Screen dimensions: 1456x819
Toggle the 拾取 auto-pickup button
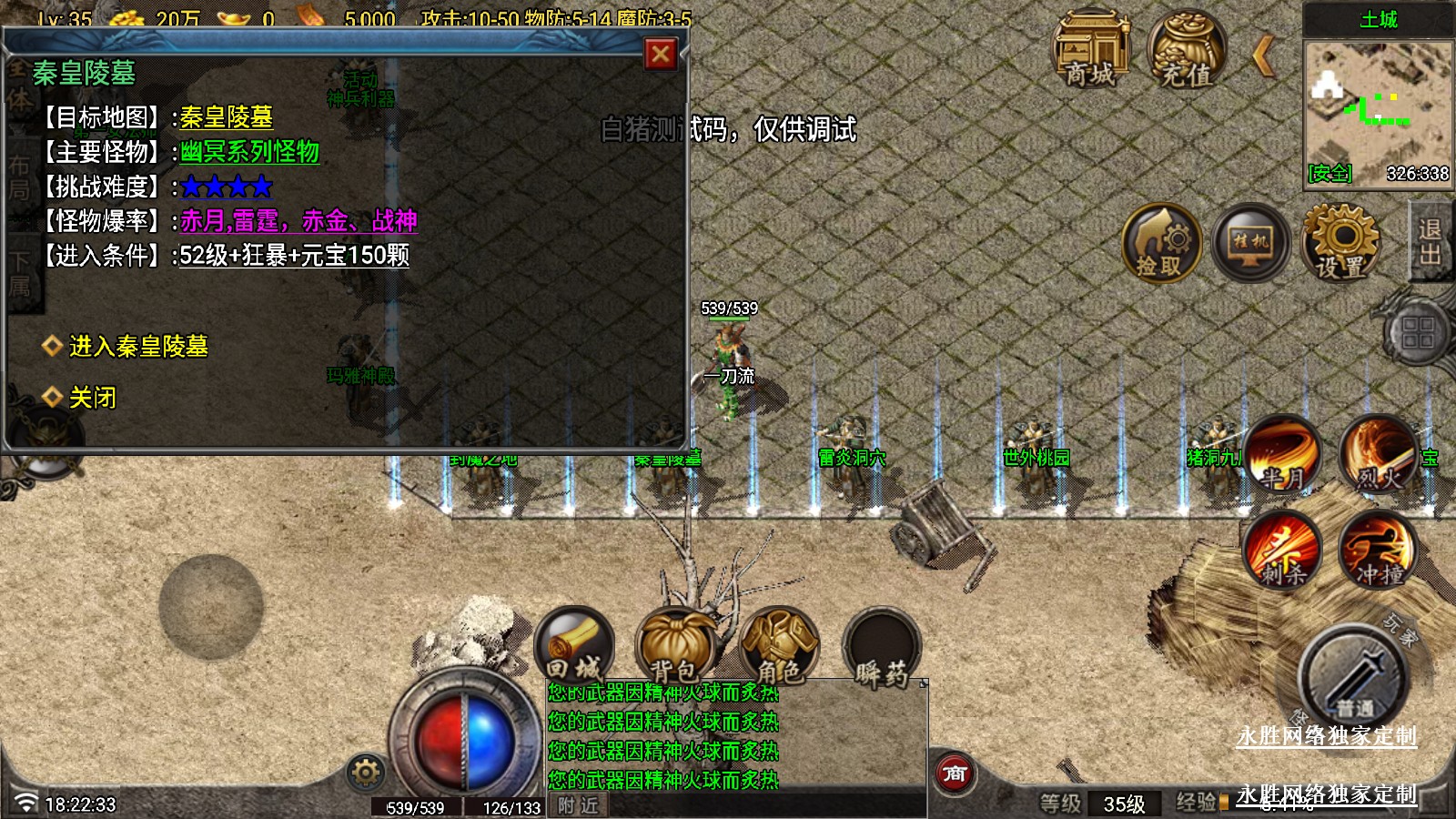pos(1161,243)
